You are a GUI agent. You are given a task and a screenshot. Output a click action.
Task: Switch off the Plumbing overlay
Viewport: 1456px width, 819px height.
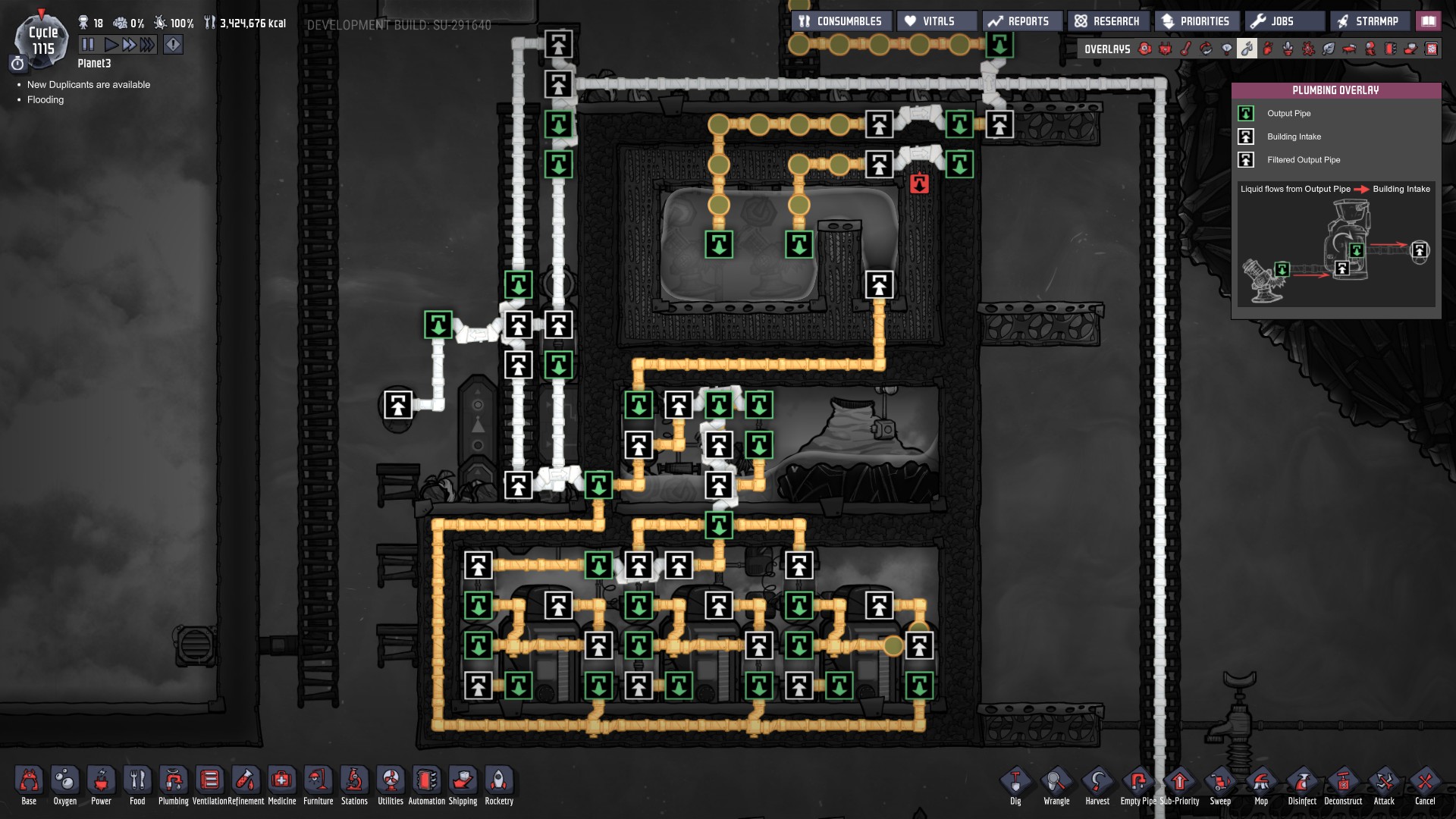pyautogui.click(x=1247, y=49)
